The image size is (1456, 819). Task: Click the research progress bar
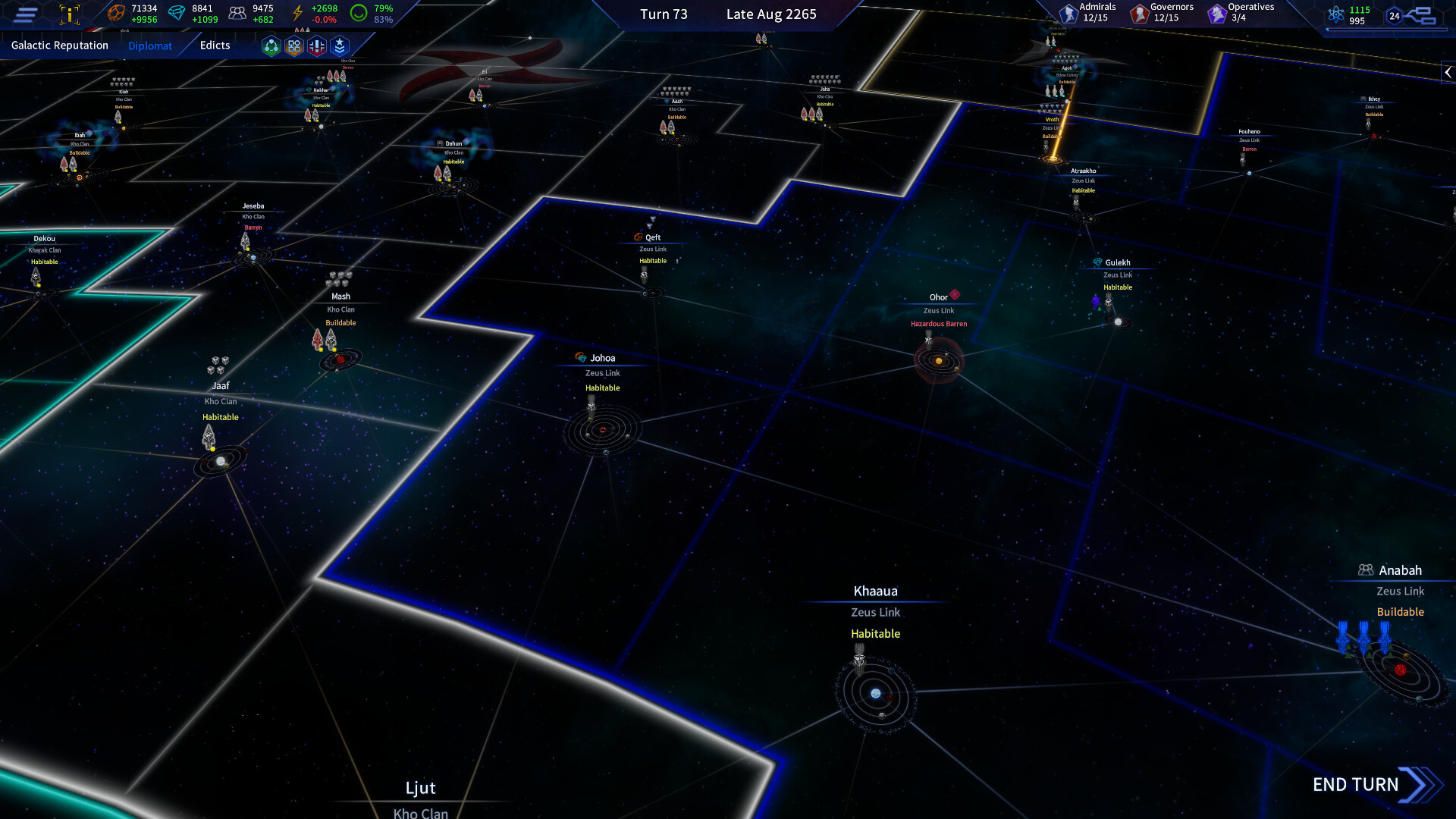1389,29
